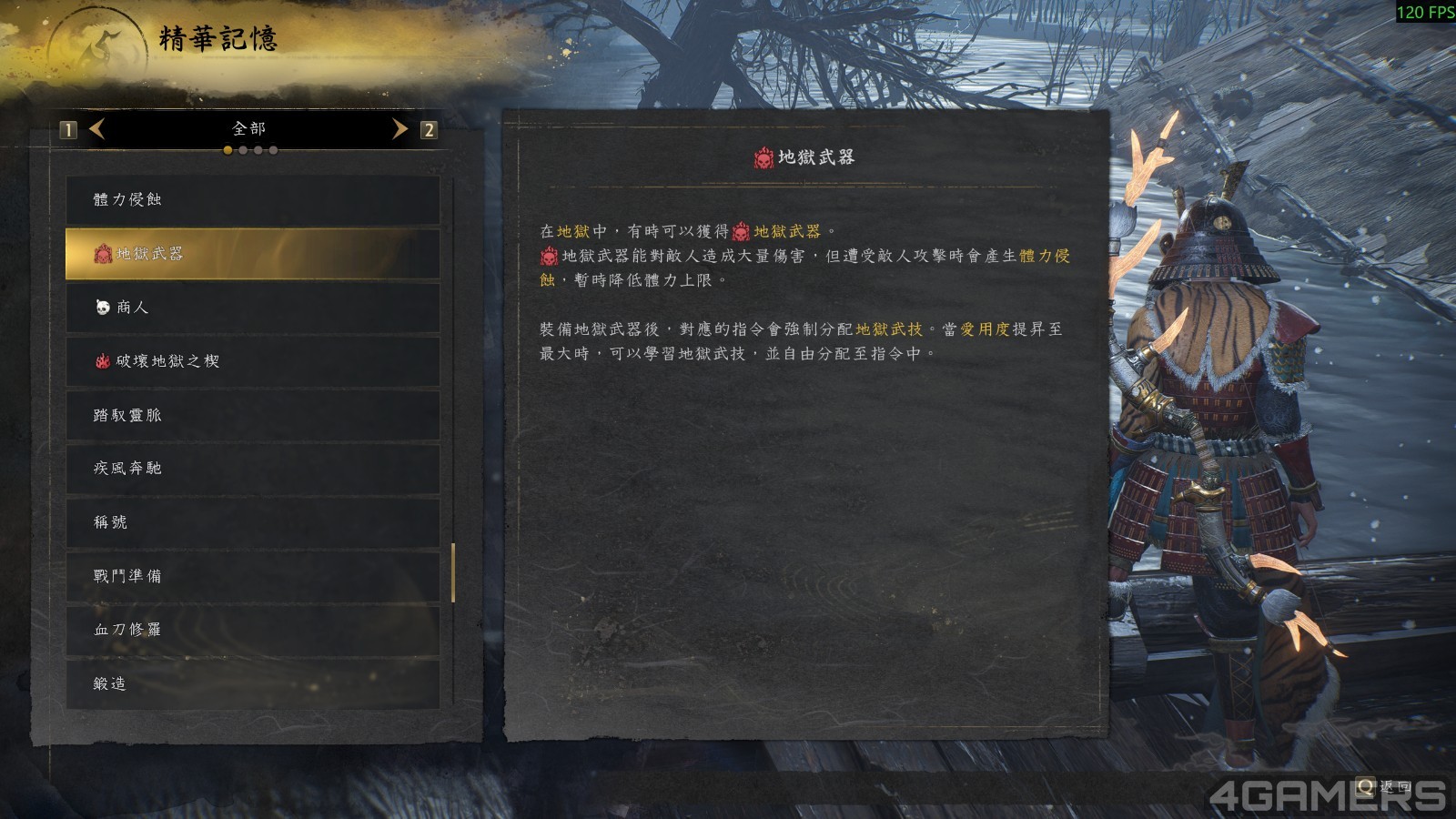Image resolution: width=1456 pixels, height=819 pixels.
Task: Click the gold crest emblem beside 精華記憶 header
Action: (100, 42)
